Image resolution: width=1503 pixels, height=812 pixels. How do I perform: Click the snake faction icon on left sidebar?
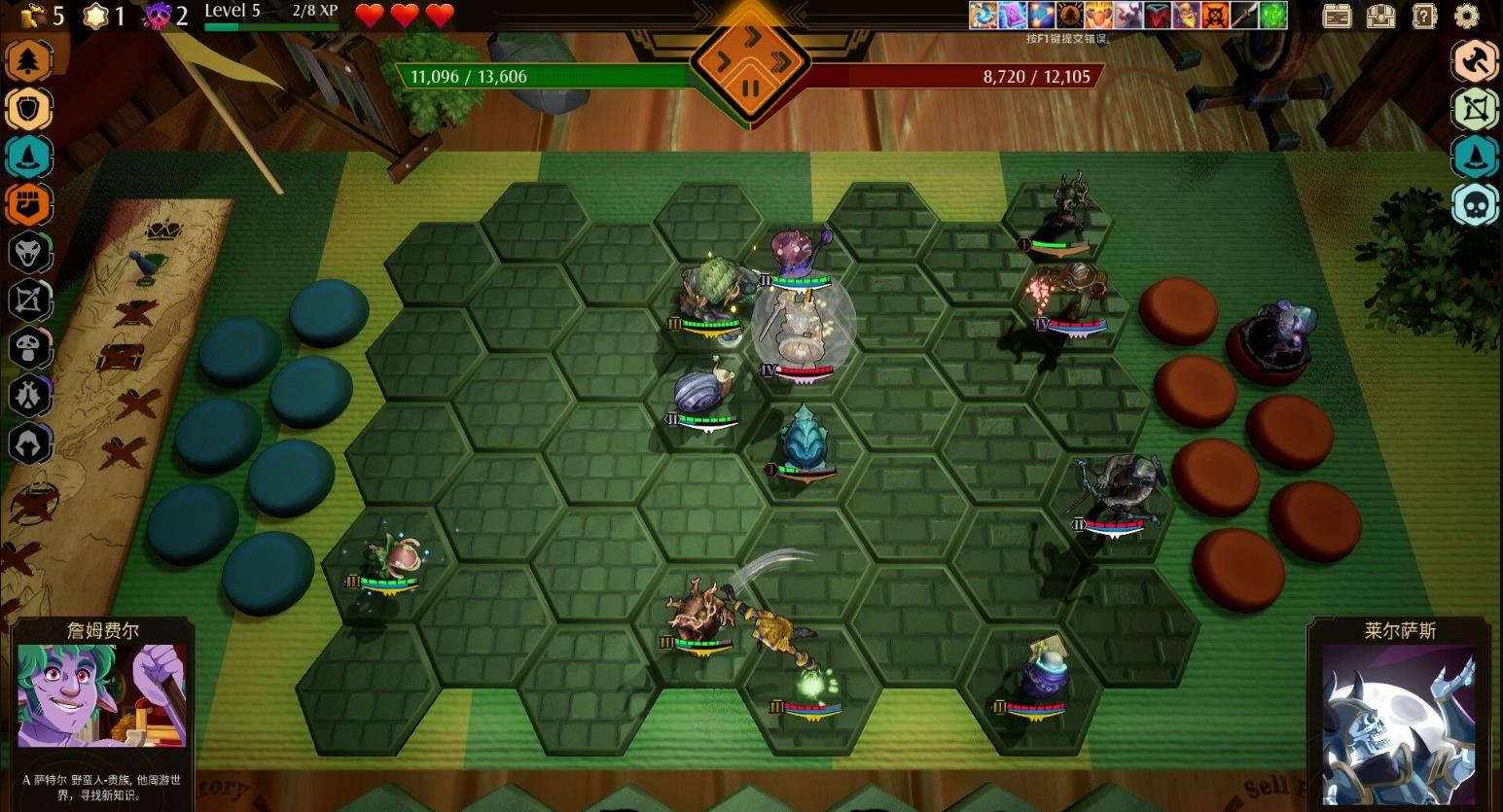(x=29, y=253)
